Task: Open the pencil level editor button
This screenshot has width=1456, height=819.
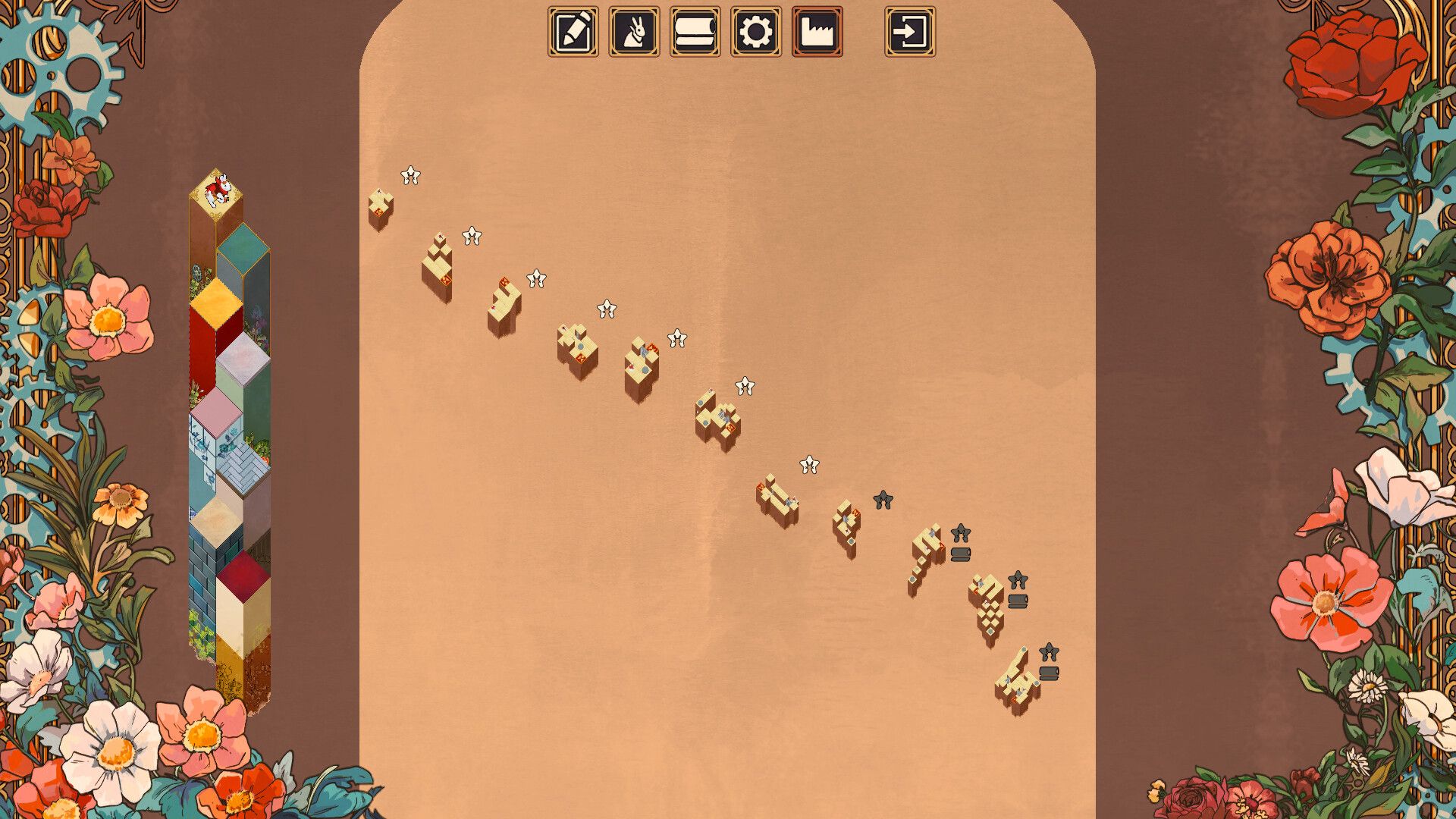Action: pos(573,32)
